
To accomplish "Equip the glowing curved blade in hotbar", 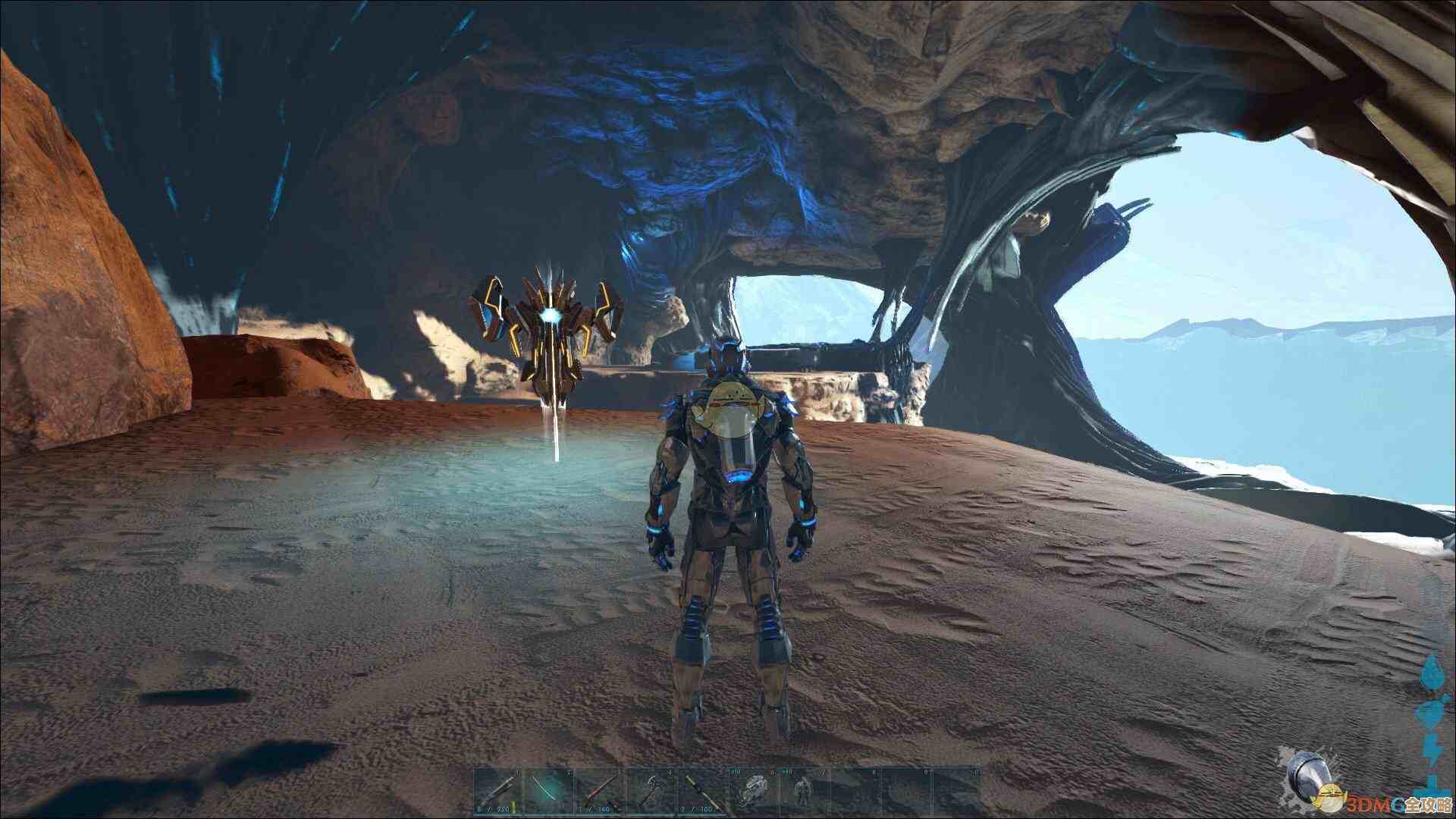I will 548,792.
